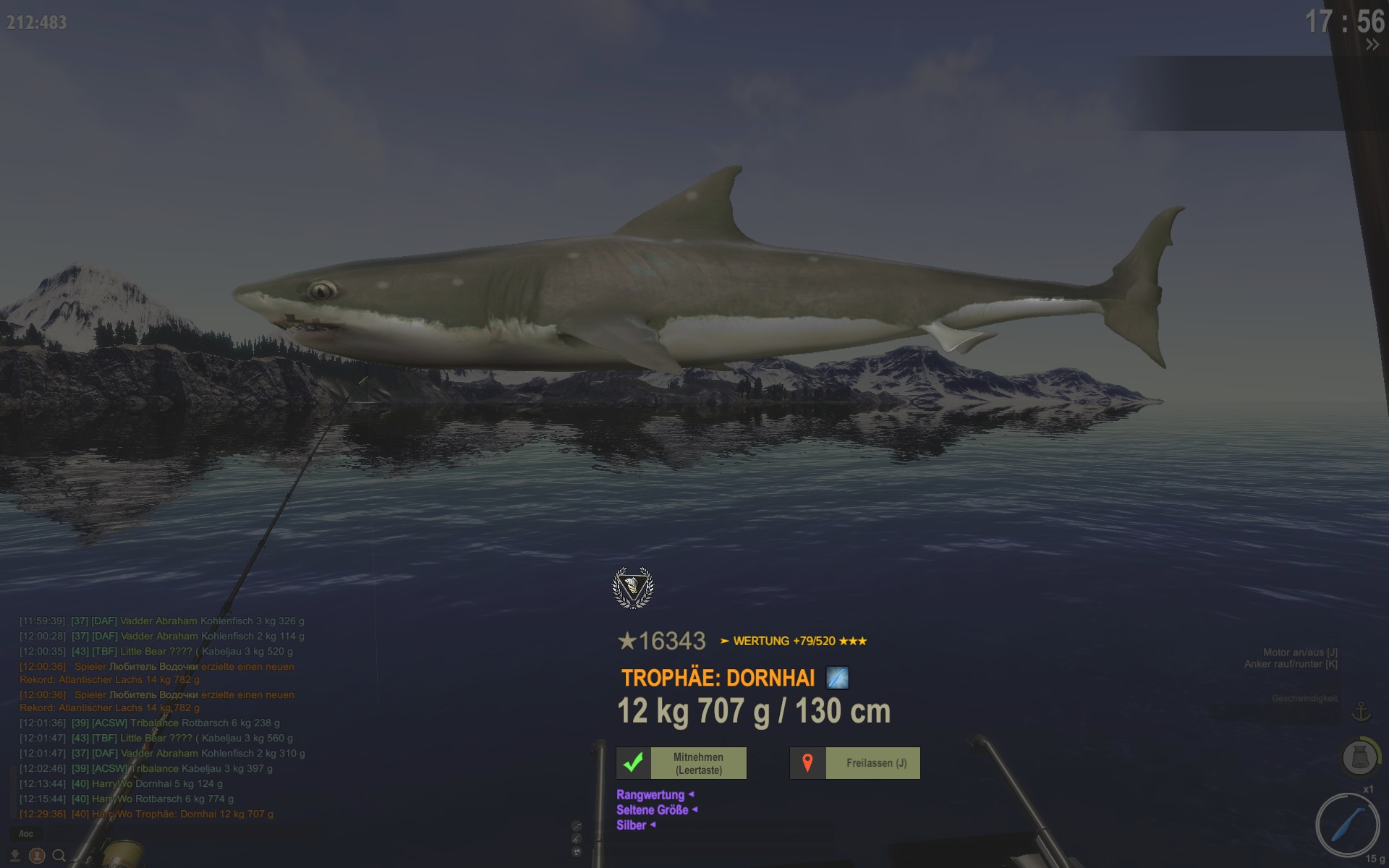Viewport: 1389px width, 868px height.
Task: Click the trophy achievement badge emblem
Action: pyautogui.click(x=633, y=587)
